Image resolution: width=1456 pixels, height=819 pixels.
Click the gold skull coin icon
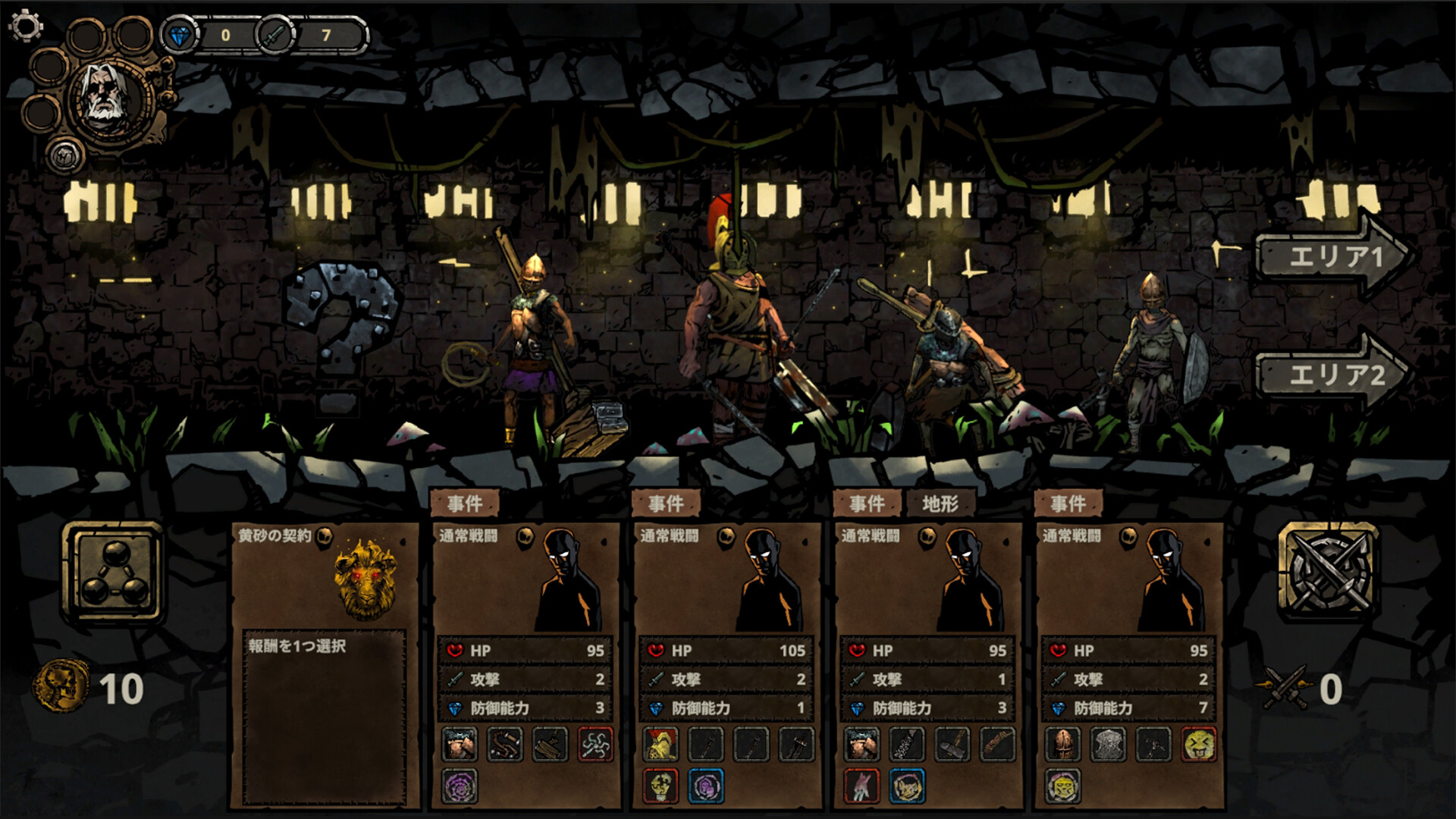coord(60,686)
